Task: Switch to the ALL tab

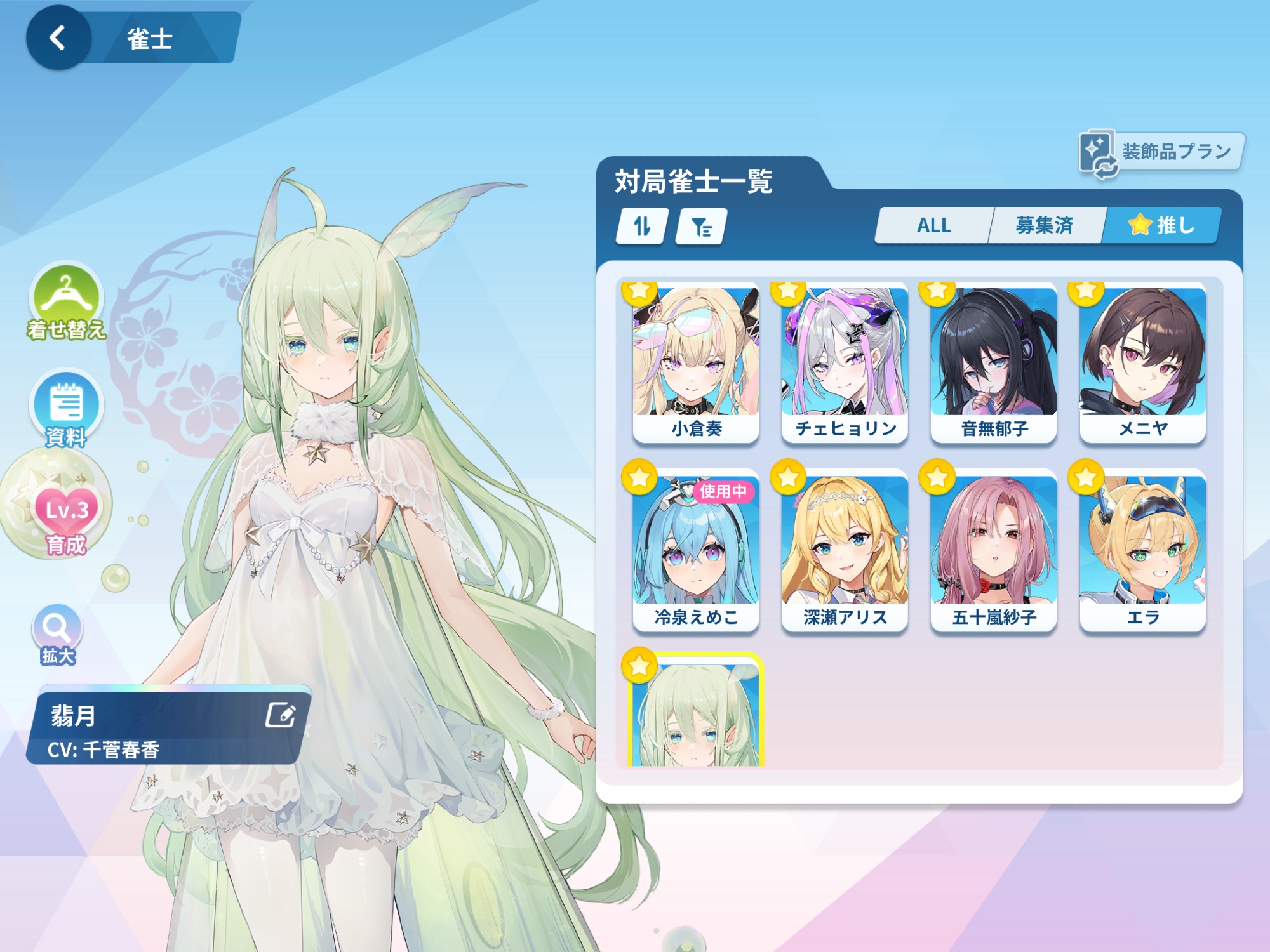Action: (933, 225)
